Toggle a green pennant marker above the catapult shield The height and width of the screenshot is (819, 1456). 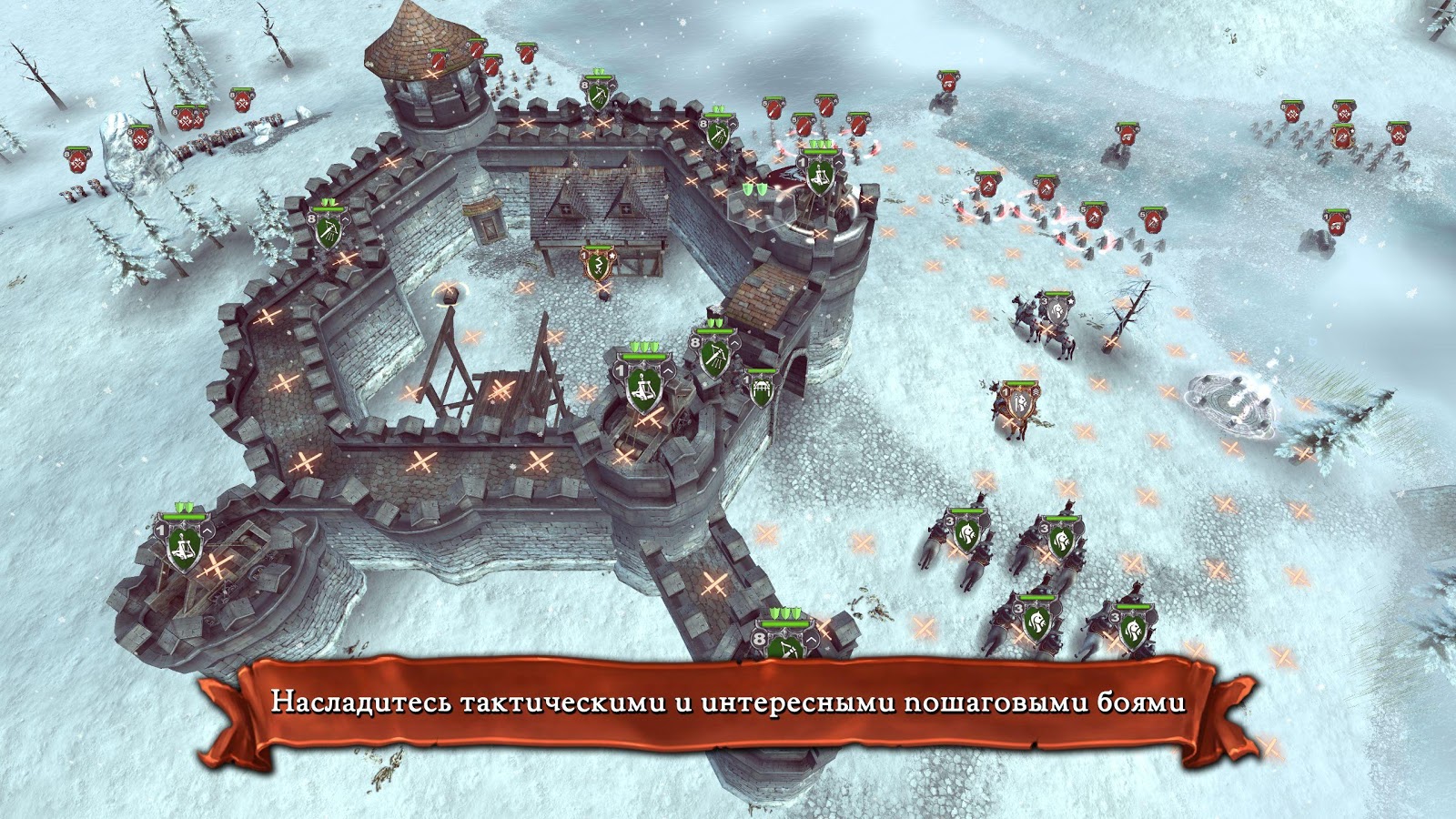coord(645,346)
